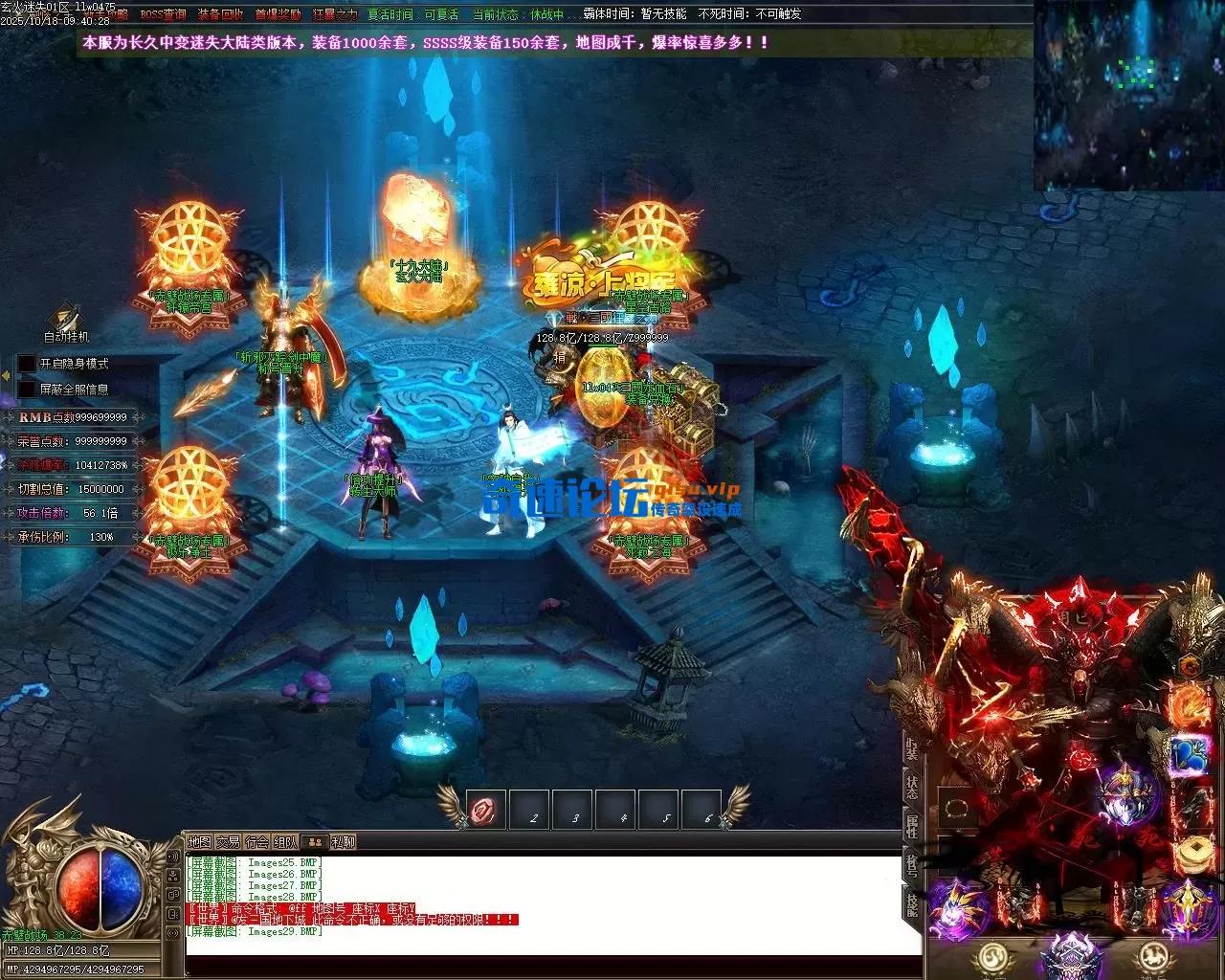Image resolution: width=1225 pixels, height=980 pixels.
Task: Open the 首爆奖励 first-drop rewards menu
Action: 278,14
